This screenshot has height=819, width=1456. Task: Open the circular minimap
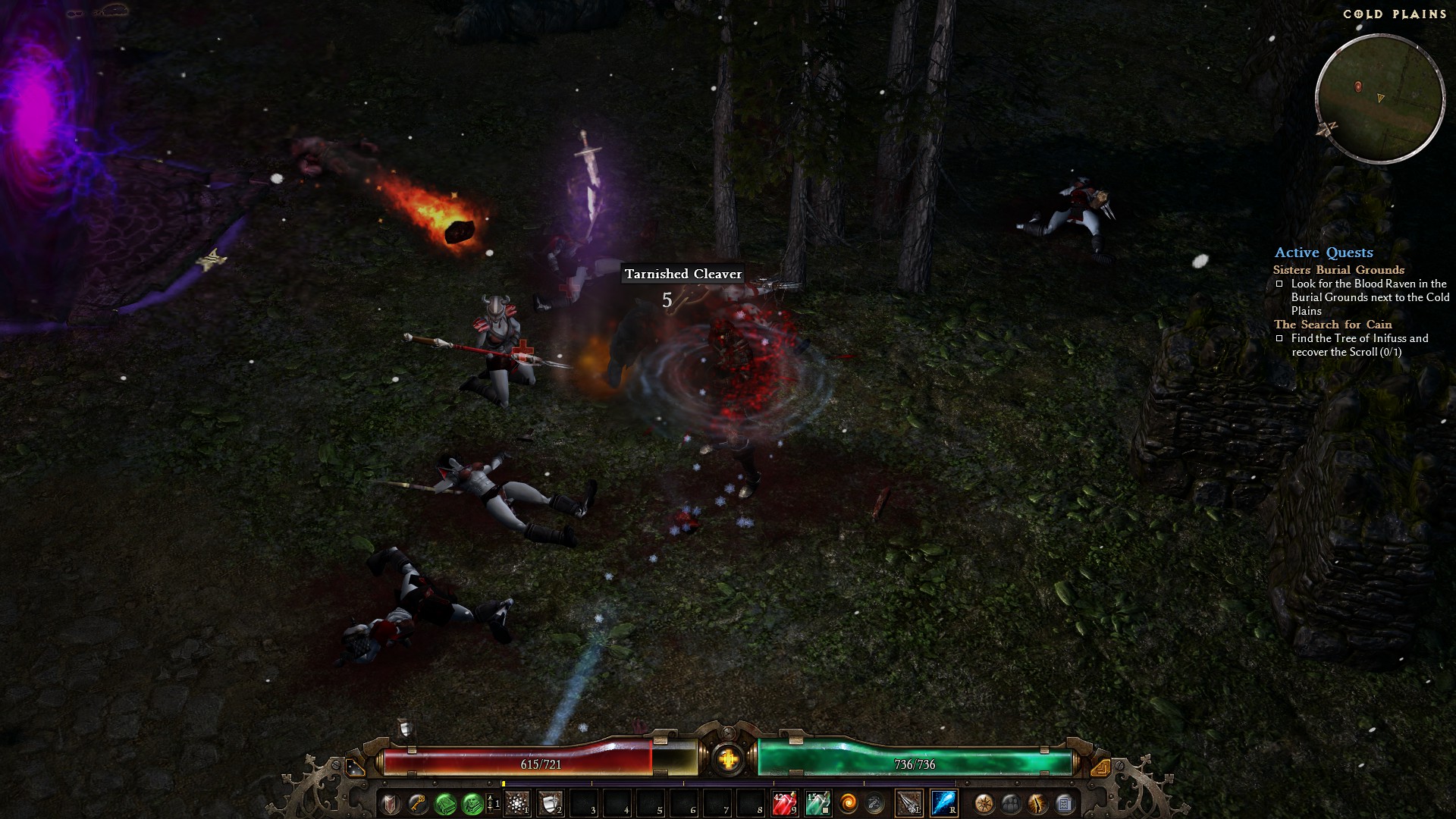pyautogui.click(x=1379, y=99)
